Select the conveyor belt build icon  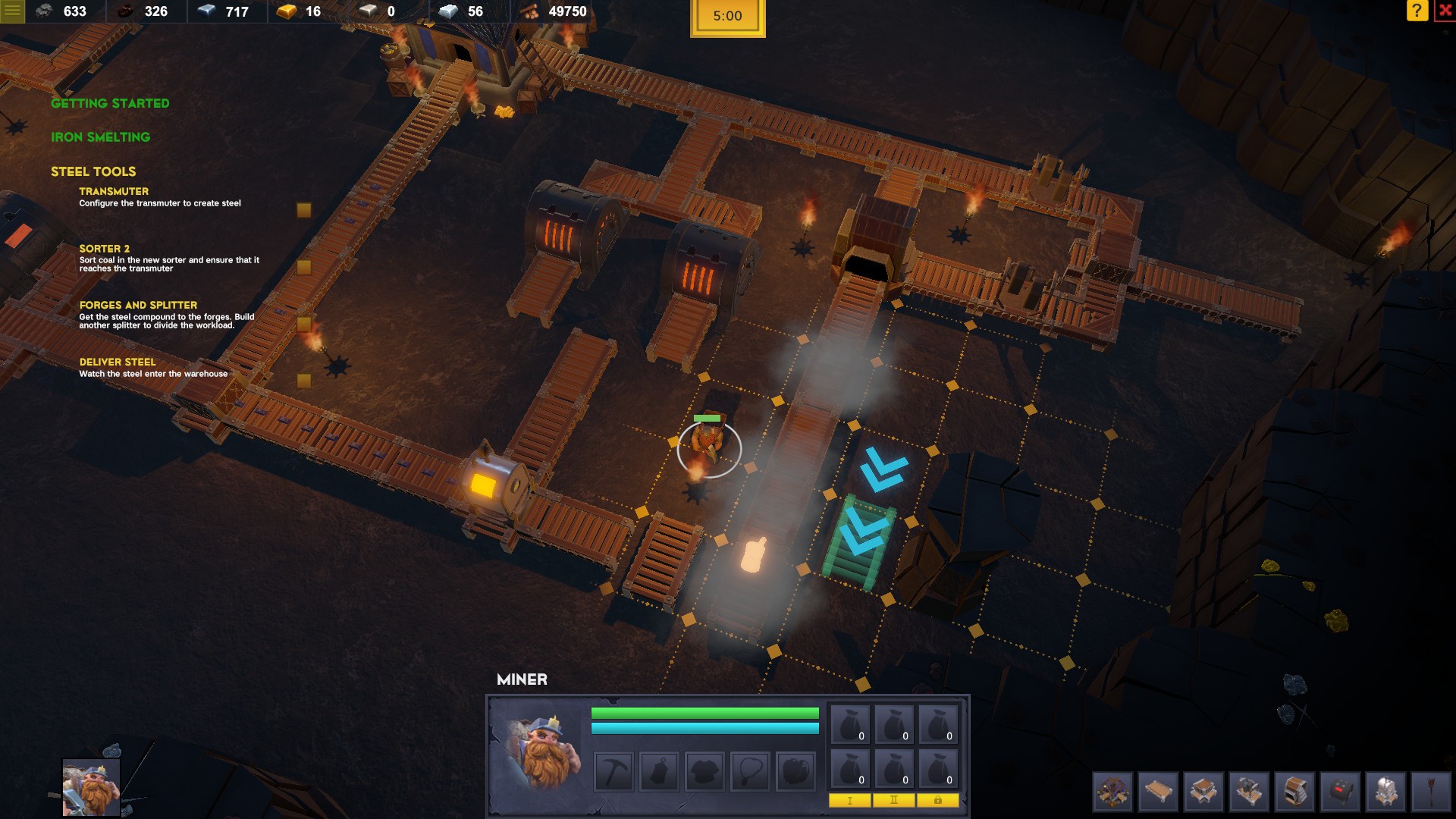click(x=1158, y=789)
